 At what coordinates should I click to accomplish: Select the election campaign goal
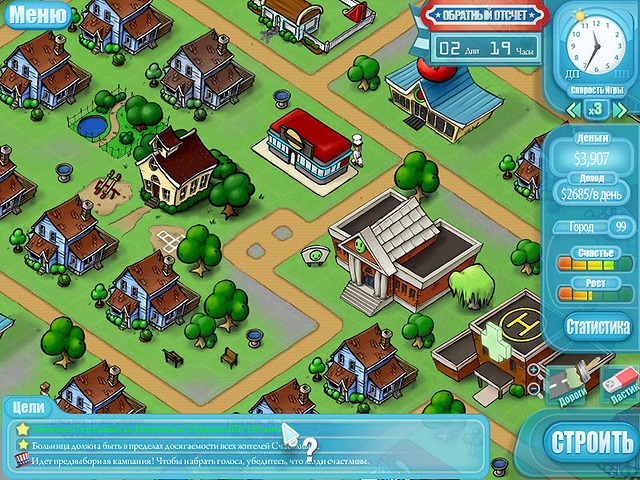190,461
